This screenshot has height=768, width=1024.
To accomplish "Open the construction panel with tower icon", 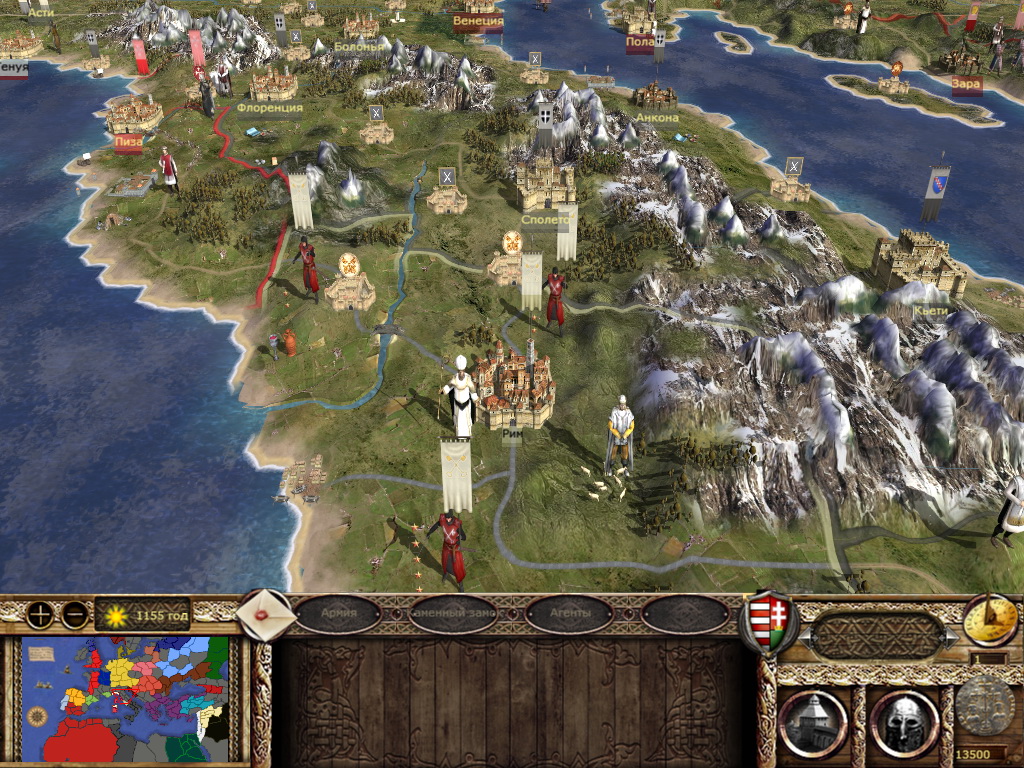I will 812,722.
